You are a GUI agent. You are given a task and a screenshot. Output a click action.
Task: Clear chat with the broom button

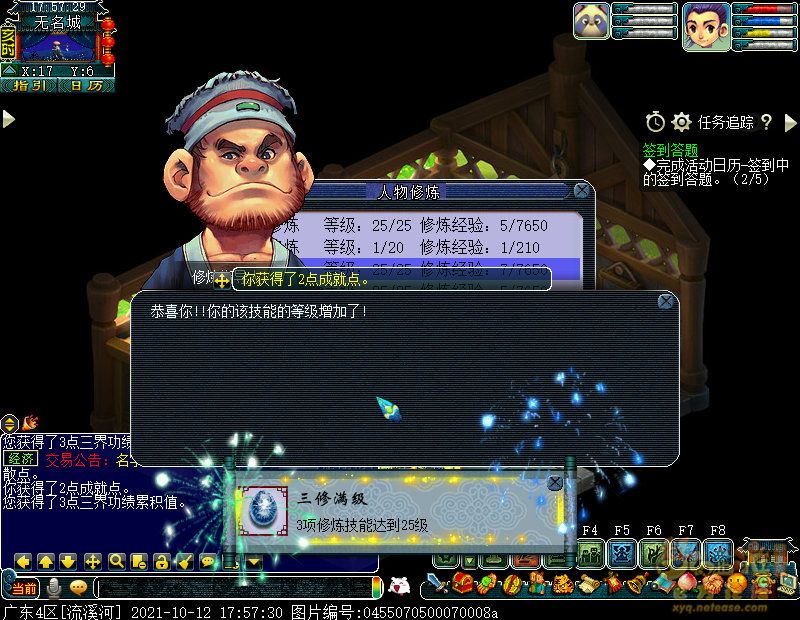184,561
